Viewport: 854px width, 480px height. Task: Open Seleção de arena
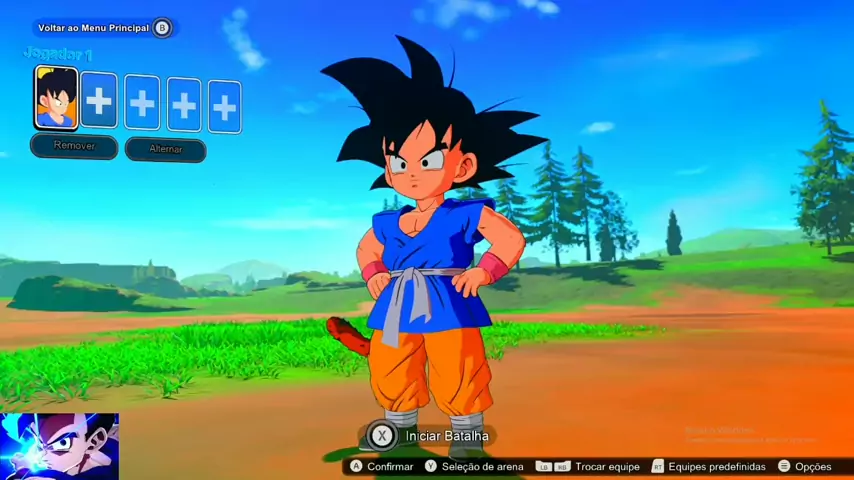474,467
